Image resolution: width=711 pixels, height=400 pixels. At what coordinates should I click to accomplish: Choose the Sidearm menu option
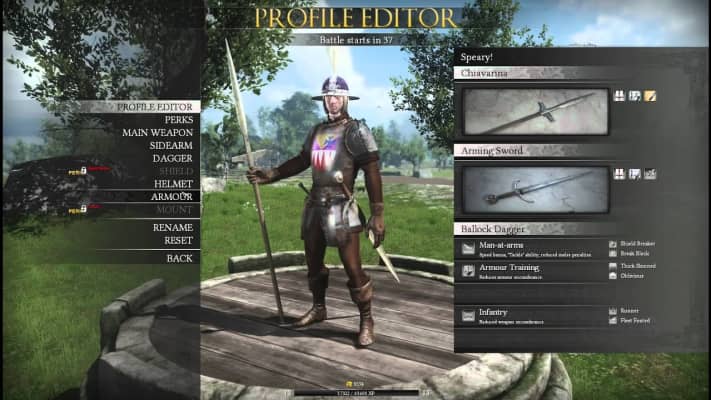point(170,145)
